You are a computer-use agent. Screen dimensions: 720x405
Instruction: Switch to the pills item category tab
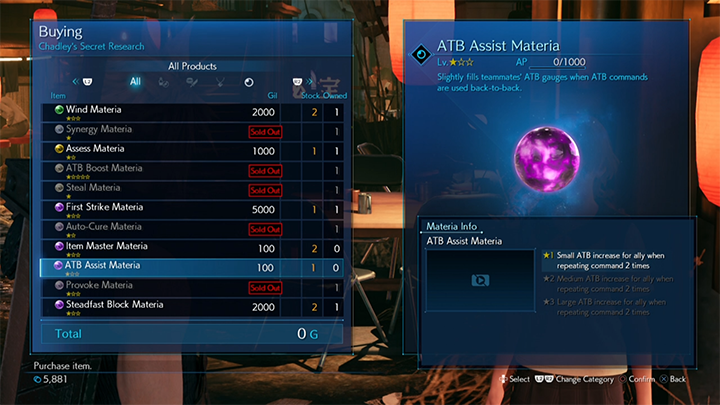coord(164,82)
